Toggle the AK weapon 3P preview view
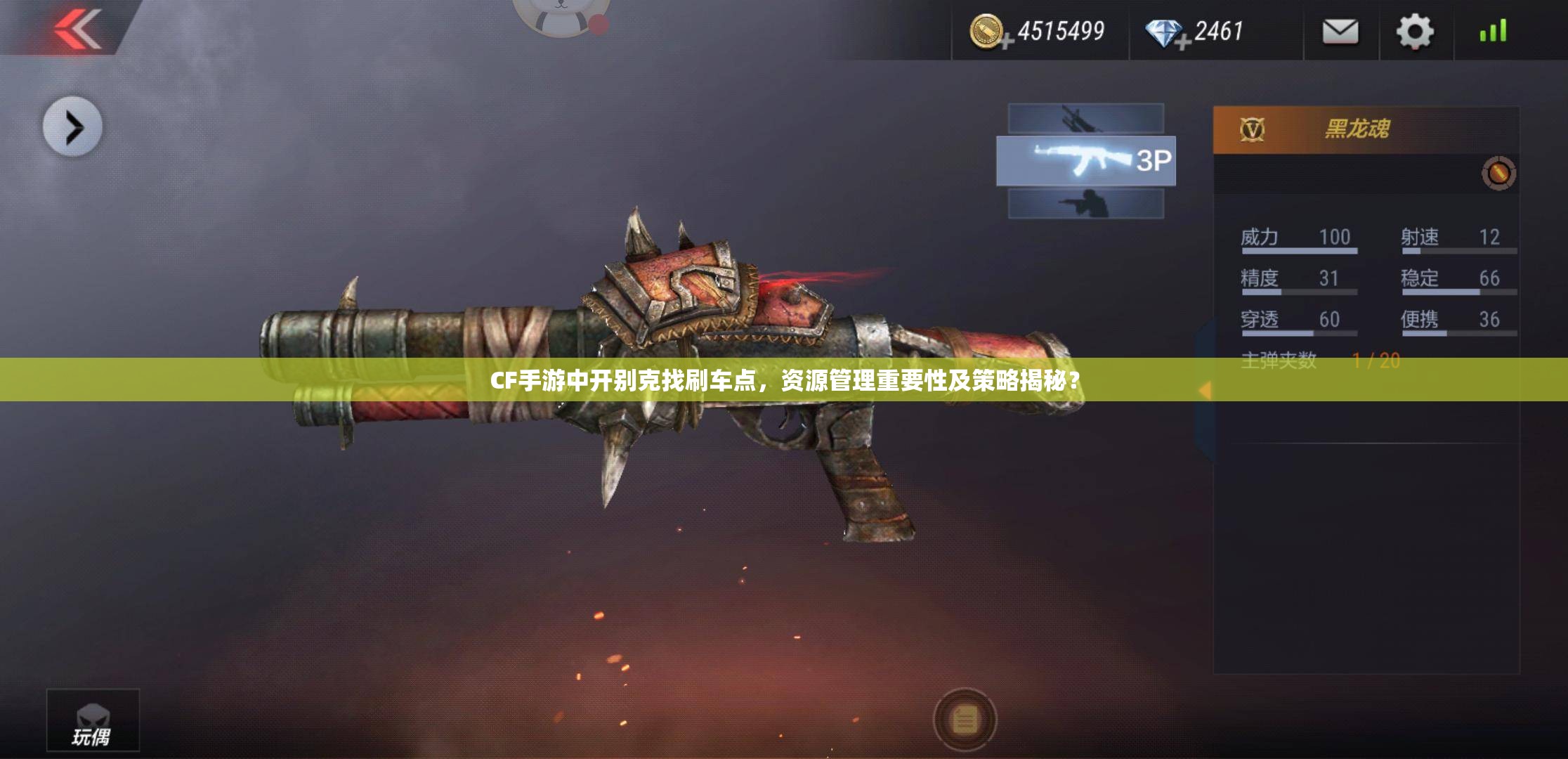Image resolution: width=1568 pixels, height=759 pixels. click(x=1087, y=160)
